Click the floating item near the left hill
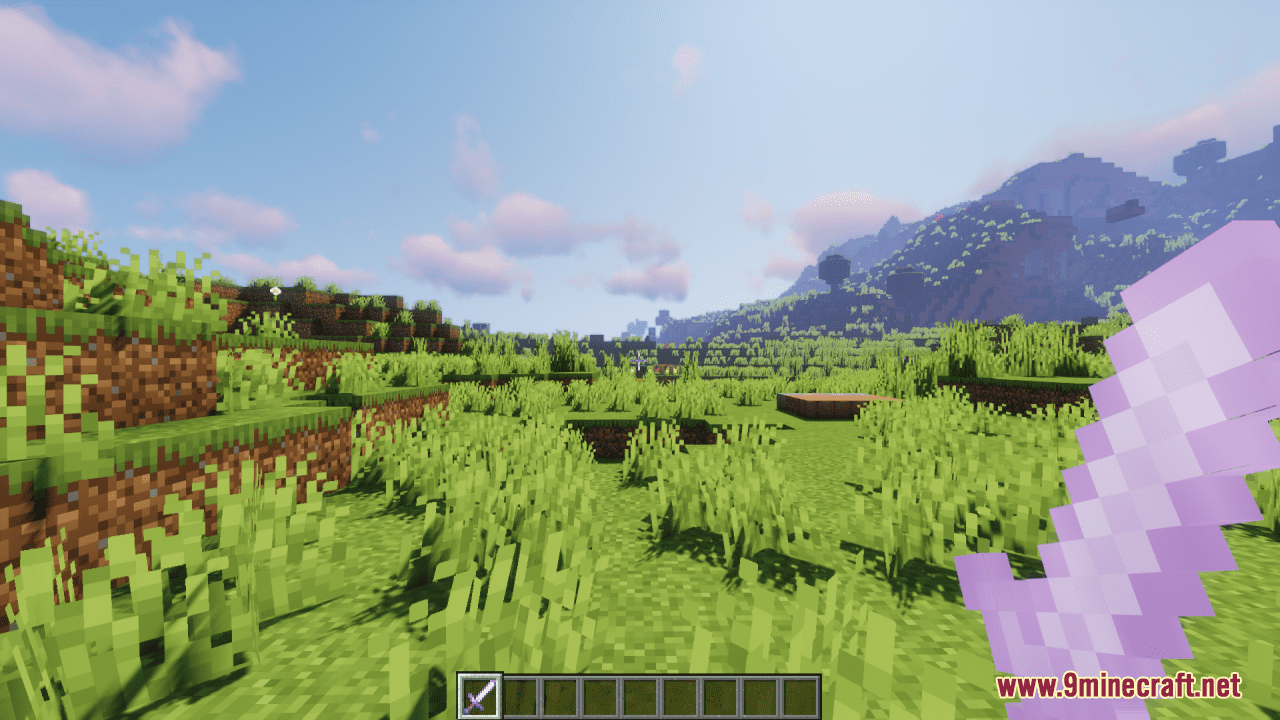Viewport: 1280px width, 720px height. (274, 289)
